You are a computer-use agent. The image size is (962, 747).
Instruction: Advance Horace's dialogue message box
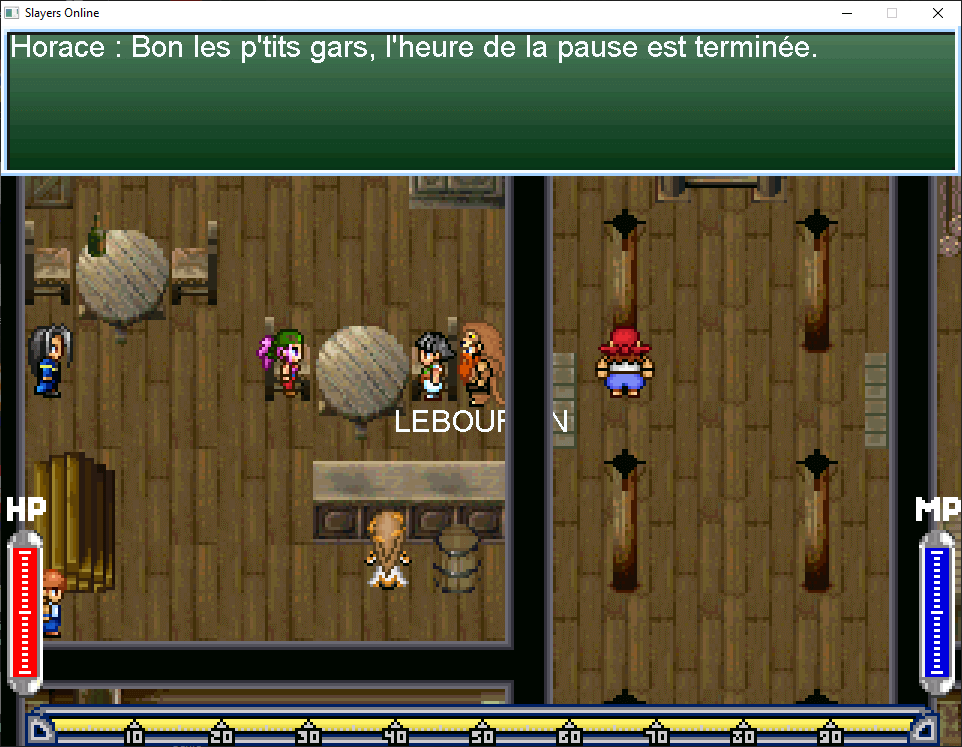coord(480,101)
